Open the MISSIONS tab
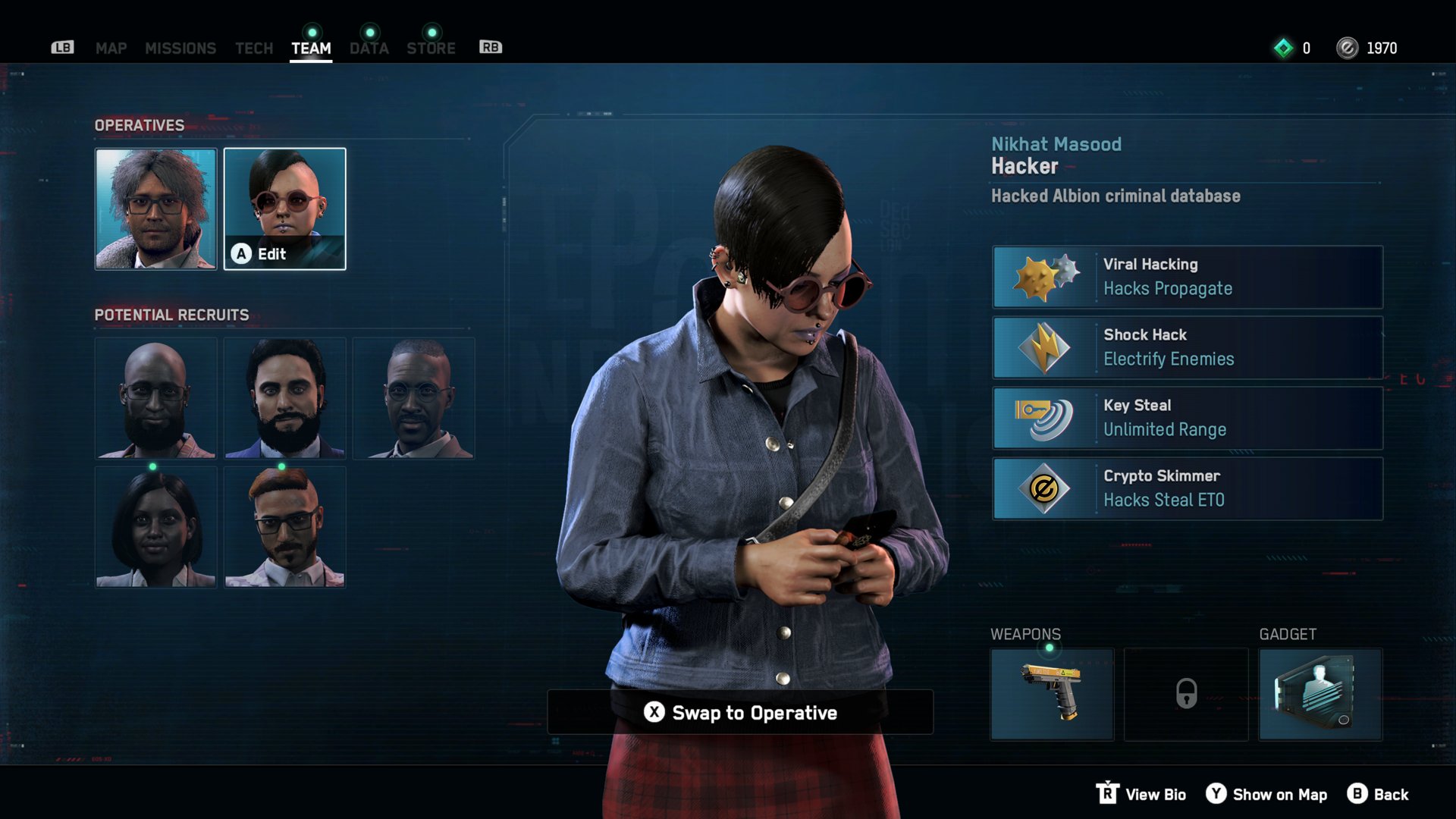Screen dimensions: 1456x819 pyautogui.click(x=180, y=49)
